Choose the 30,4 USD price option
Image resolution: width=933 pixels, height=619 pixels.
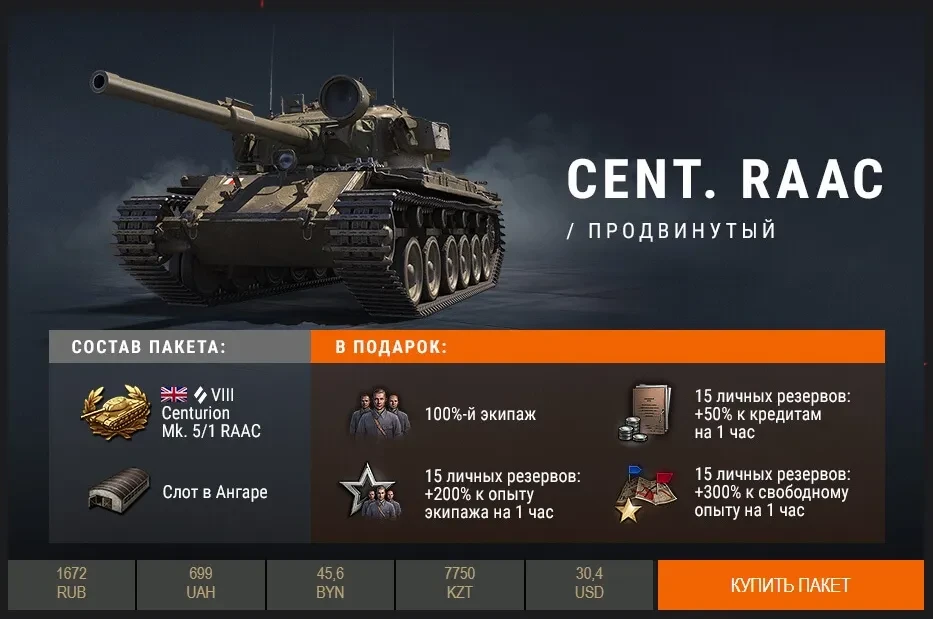[589, 584]
